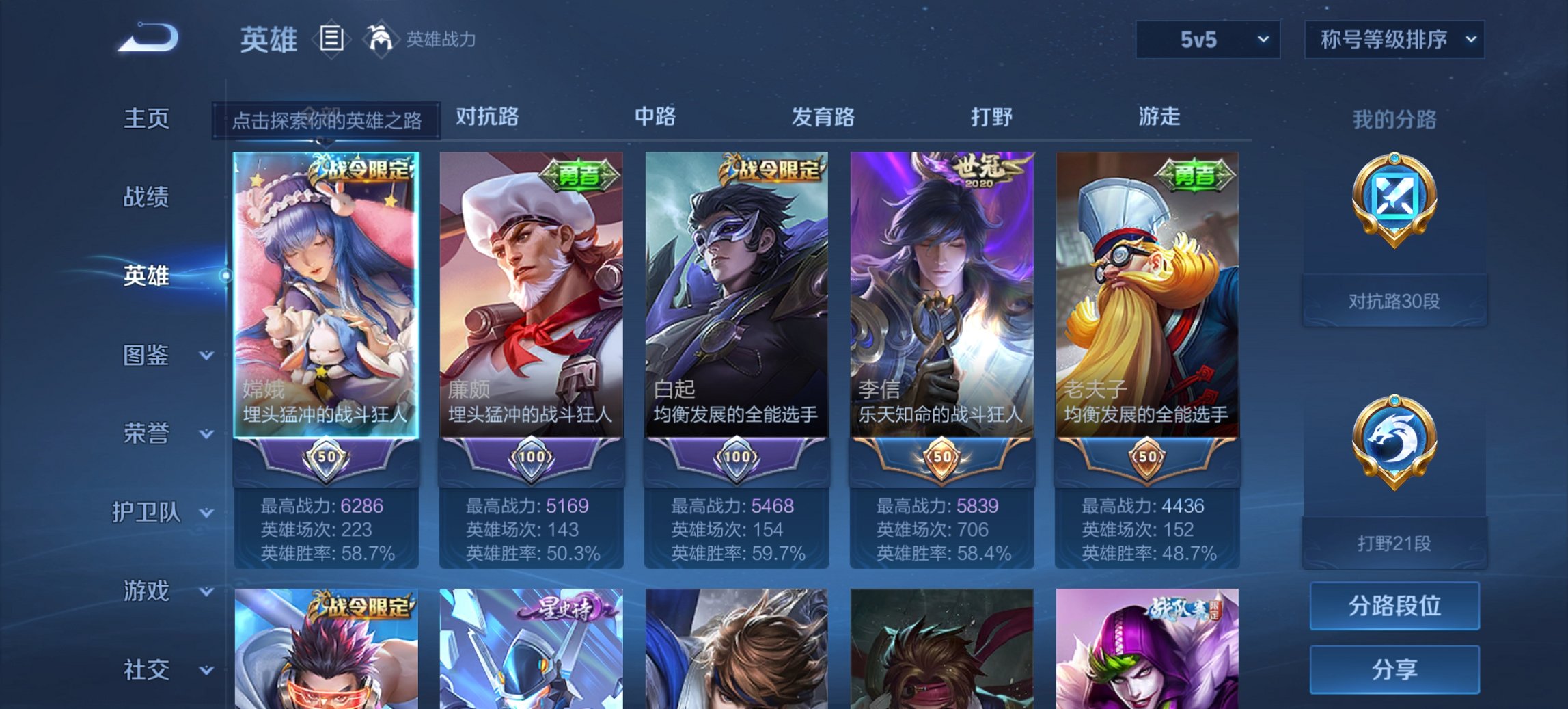Click the 分享 button
Screen dimensions: 1568x709
[x=1394, y=669]
